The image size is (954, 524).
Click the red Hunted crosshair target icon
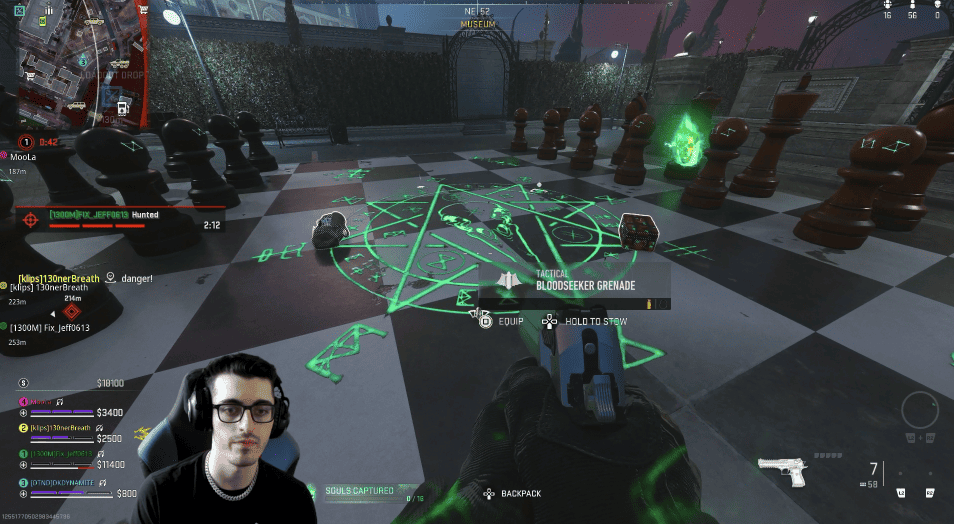pyautogui.click(x=31, y=216)
